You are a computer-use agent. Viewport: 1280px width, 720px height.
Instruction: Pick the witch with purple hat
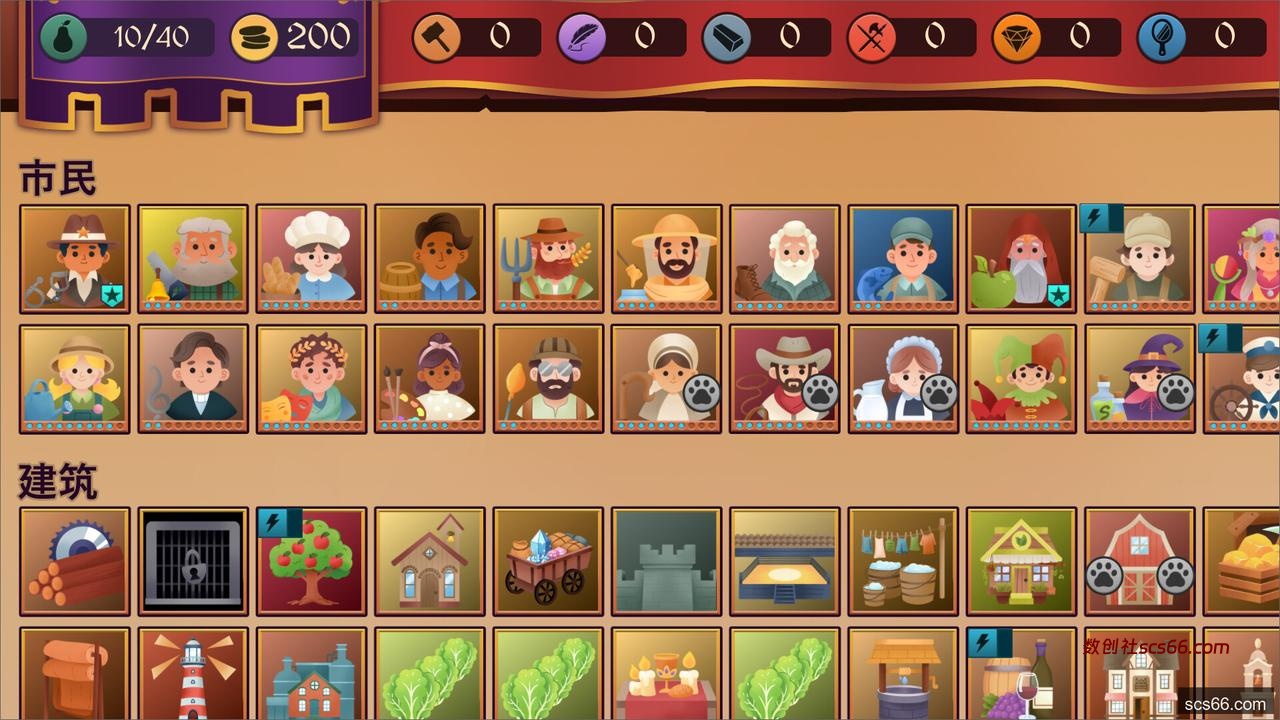[x=1140, y=379]
